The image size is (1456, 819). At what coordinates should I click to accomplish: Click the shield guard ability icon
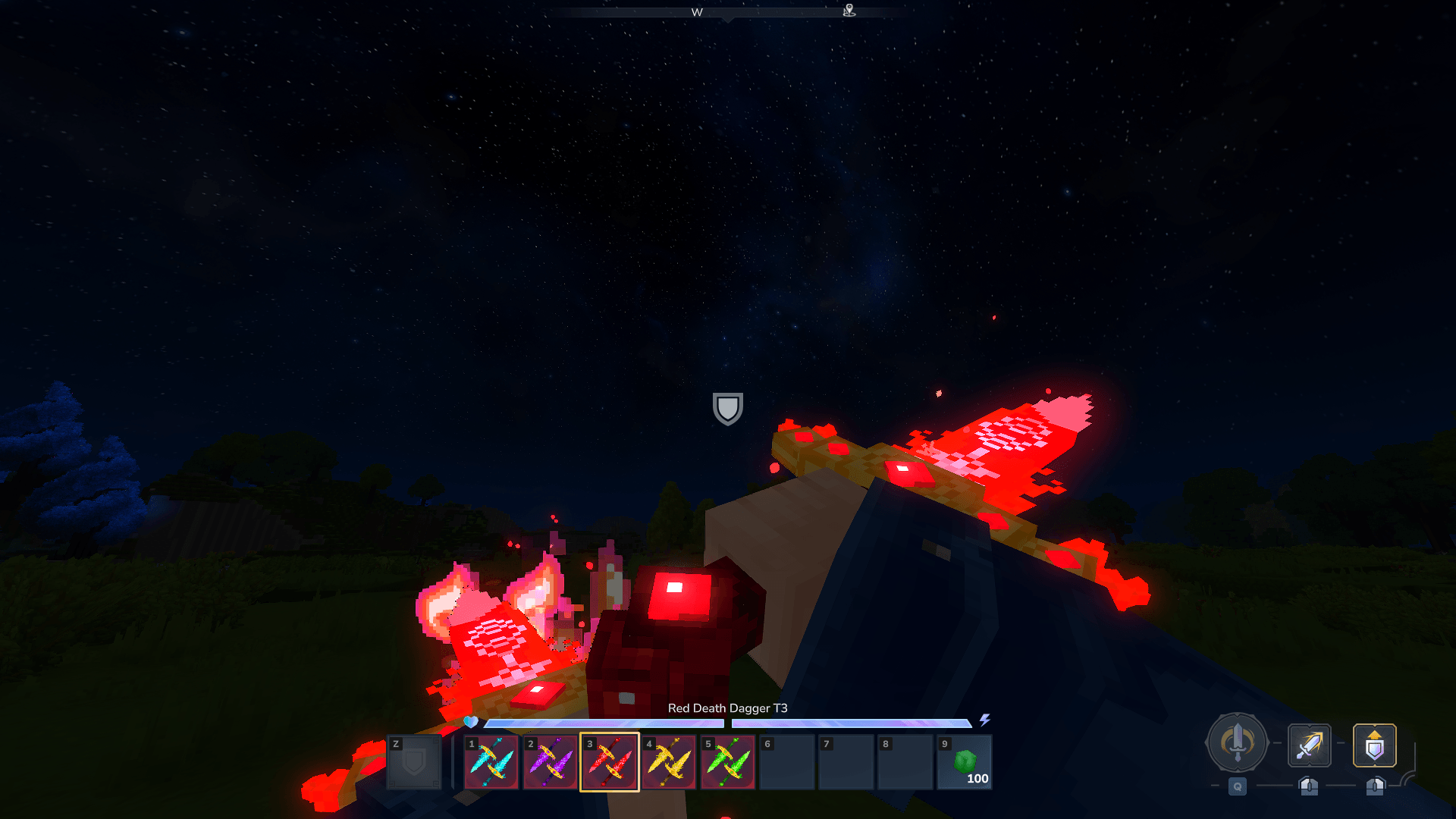(x=1374, y=745)
